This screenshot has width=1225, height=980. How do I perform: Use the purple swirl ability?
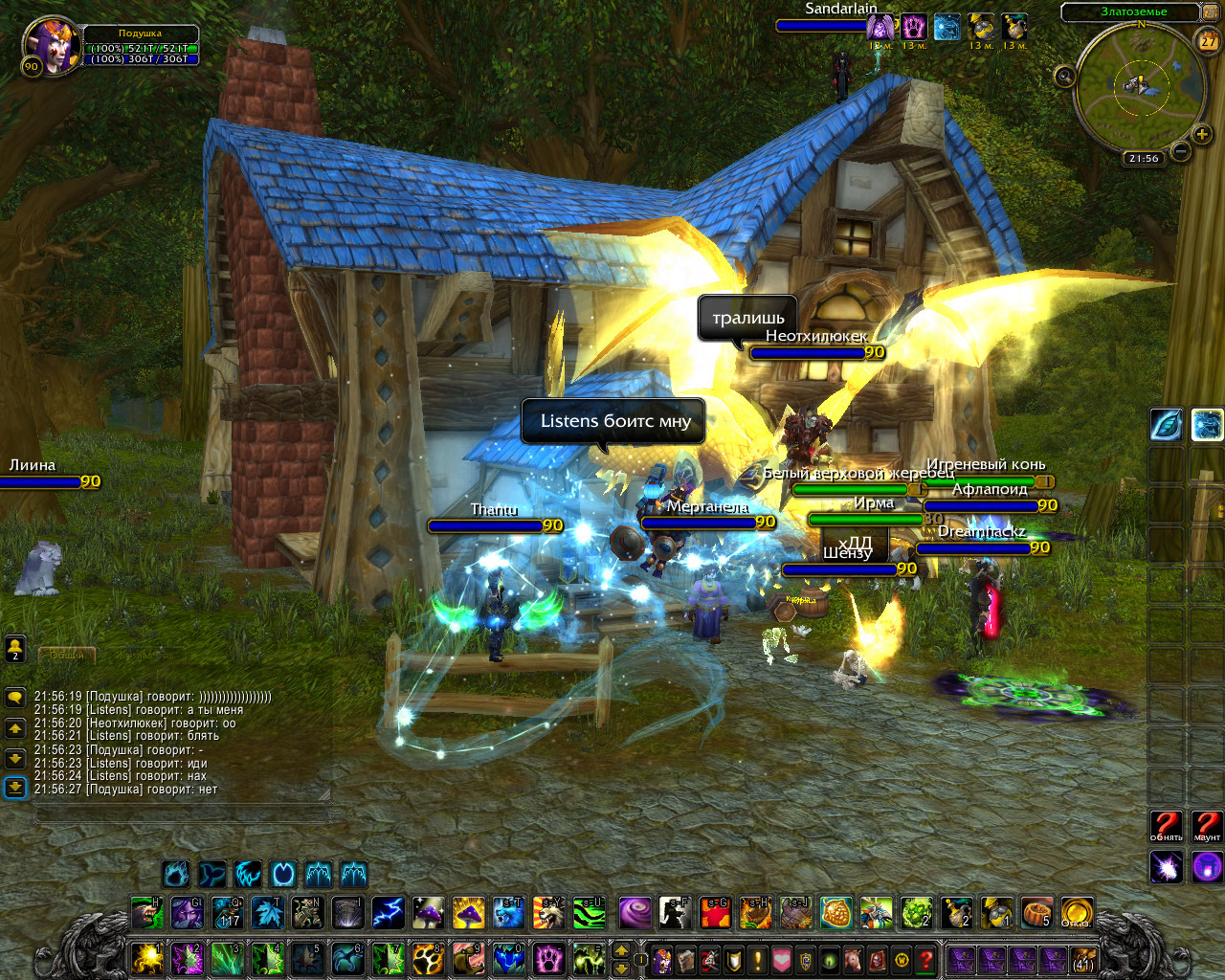635,913
